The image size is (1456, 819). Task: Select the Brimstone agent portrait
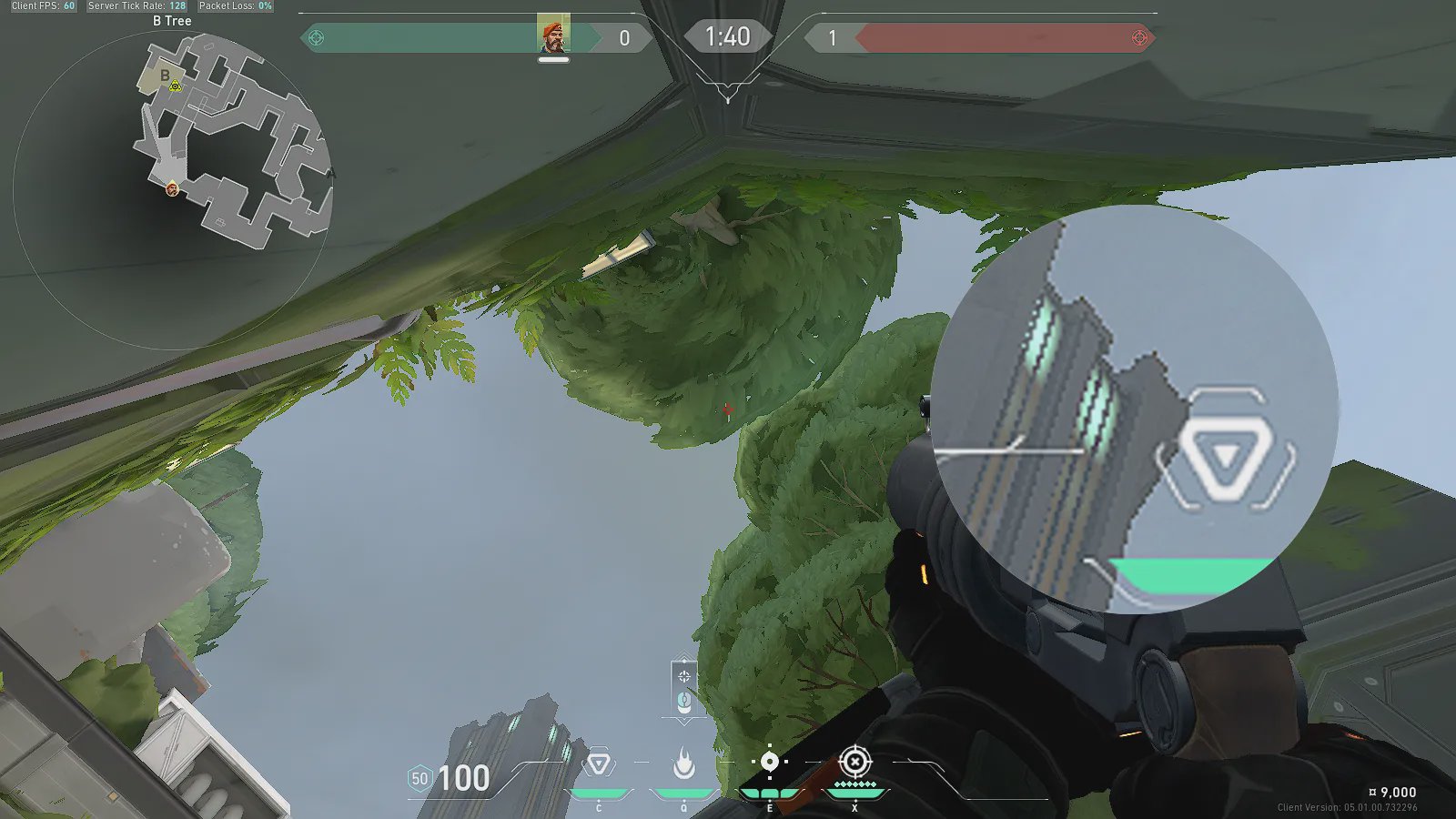coord(552,34)
